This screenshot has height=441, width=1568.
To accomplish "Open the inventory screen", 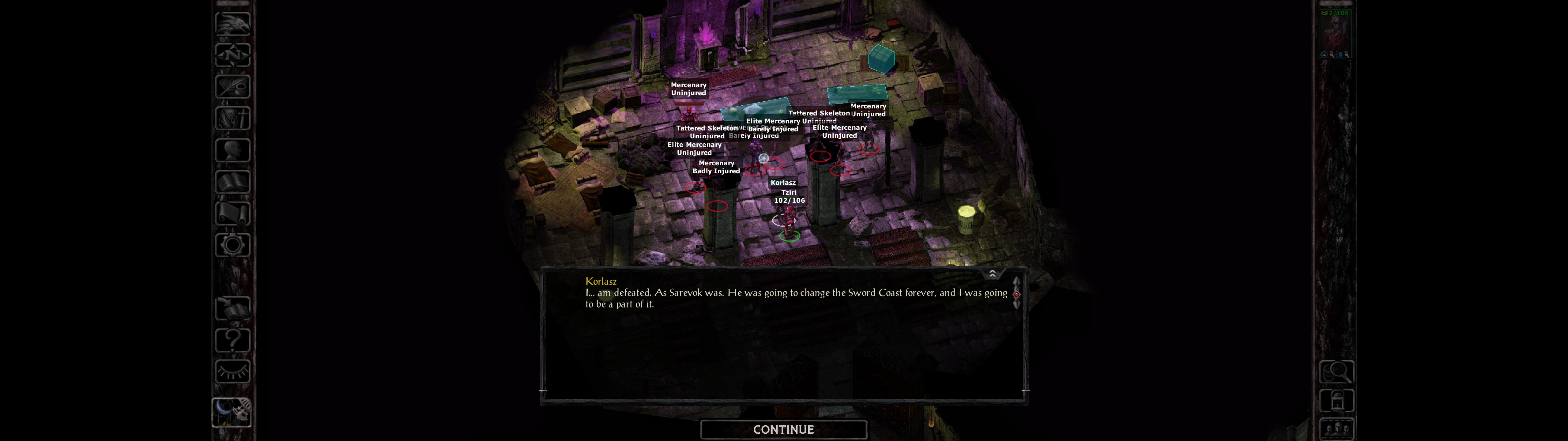I will point(232,118).
